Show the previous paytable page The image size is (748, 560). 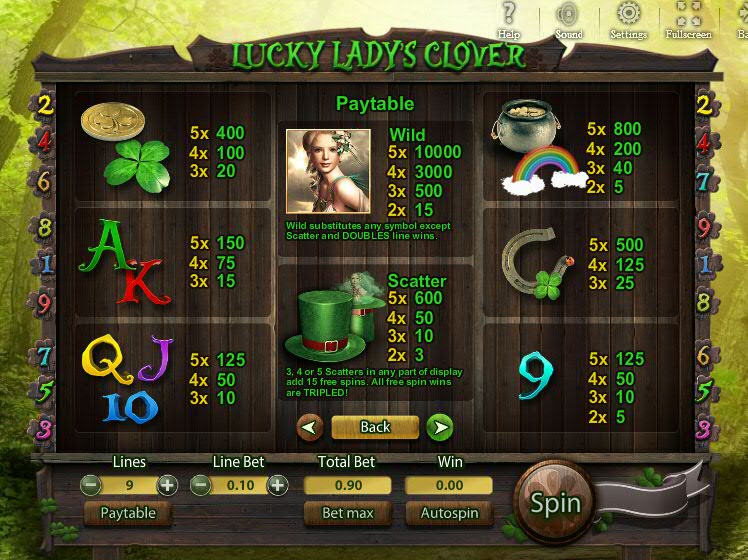coord(310,428)
